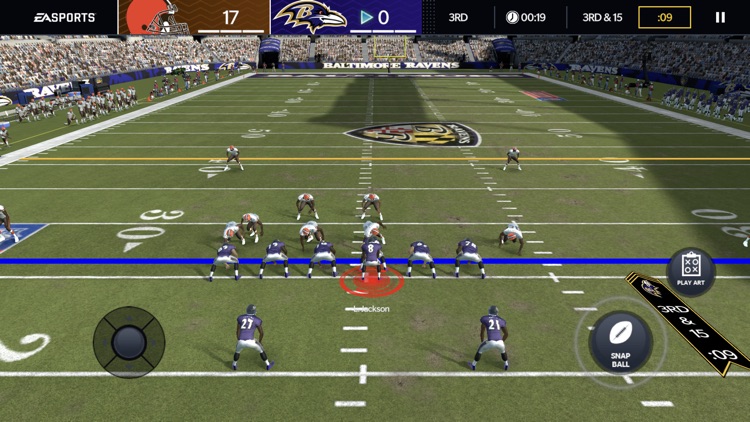Touch the virtual movement joystick
This screenshot has height=422, width=750.
click(129, 342)
